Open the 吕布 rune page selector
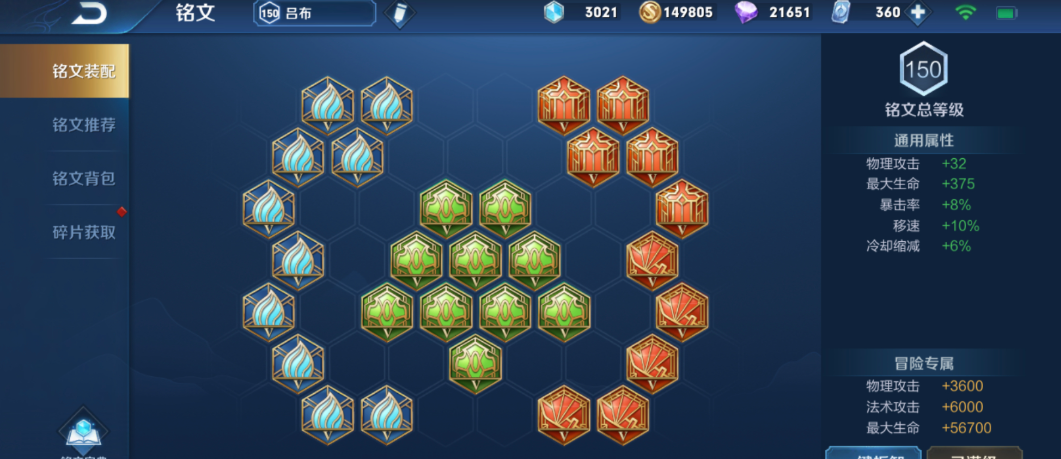The image size is (1061, 459). tap(315, 13)
